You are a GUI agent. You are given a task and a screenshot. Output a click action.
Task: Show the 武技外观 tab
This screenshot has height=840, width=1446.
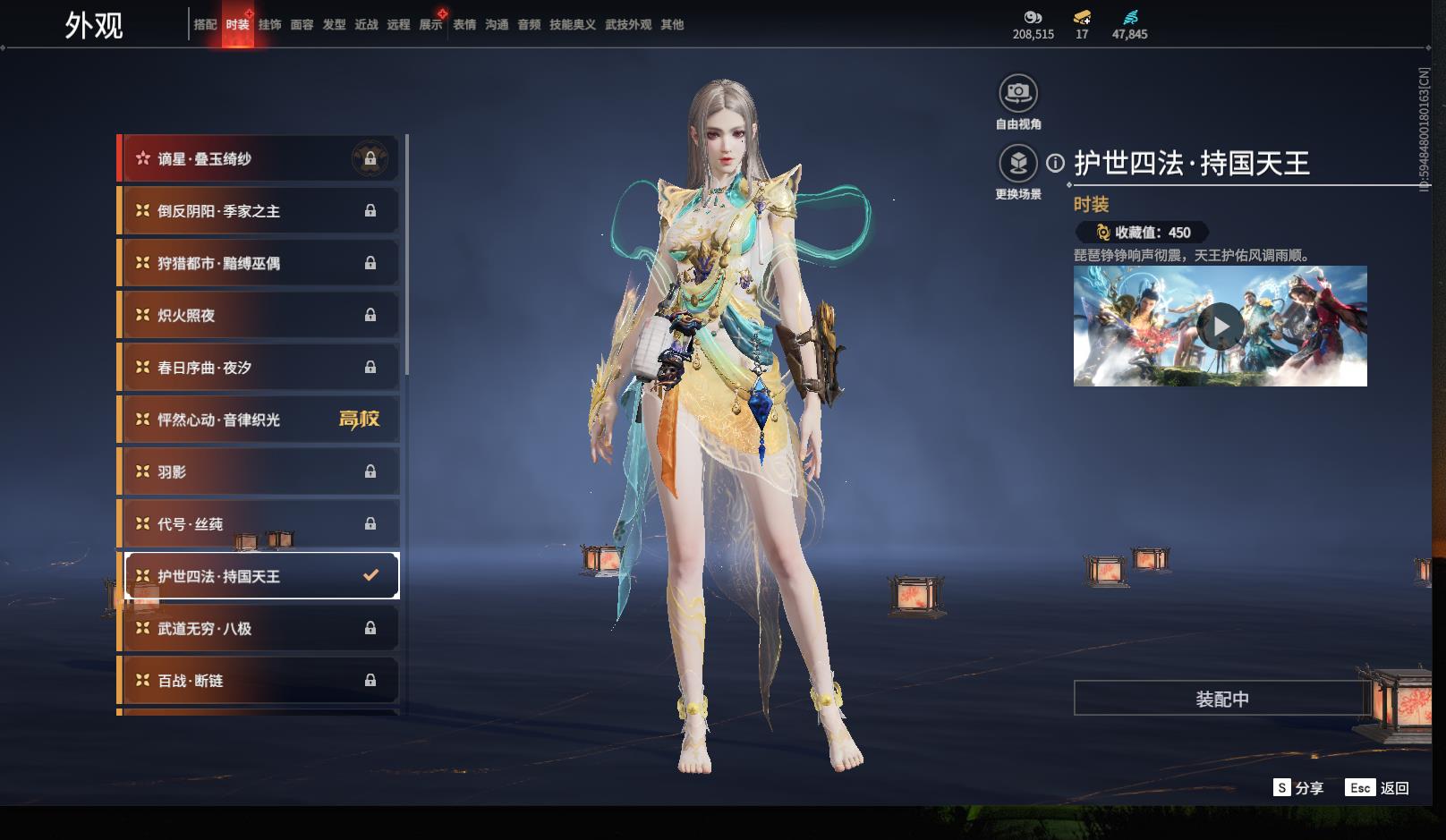(628, 25)
